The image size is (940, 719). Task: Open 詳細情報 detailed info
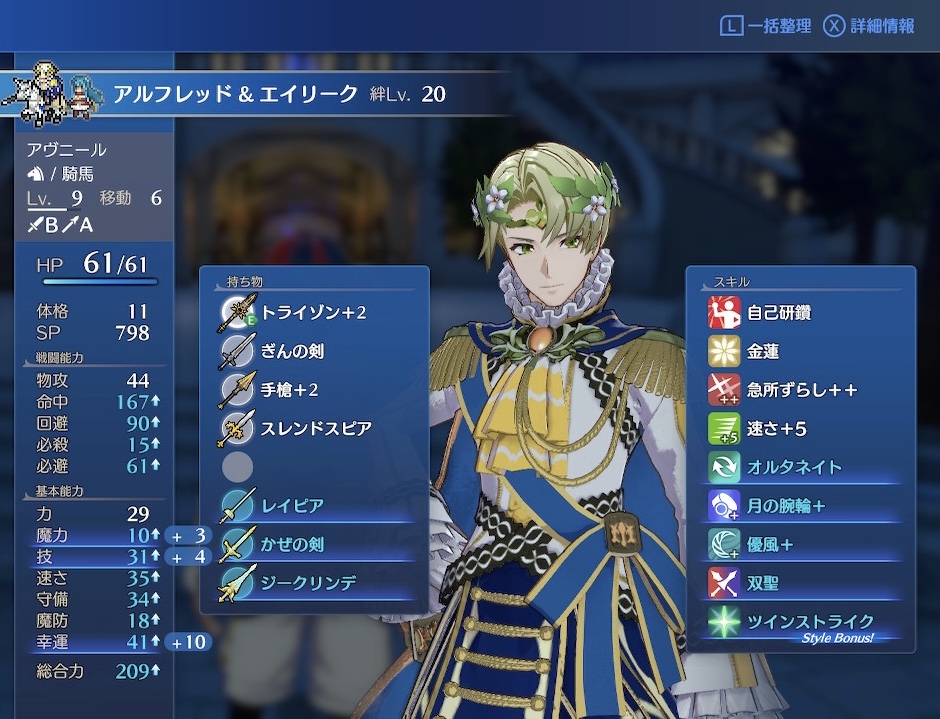pyautogui.click(x=869, y=27)
